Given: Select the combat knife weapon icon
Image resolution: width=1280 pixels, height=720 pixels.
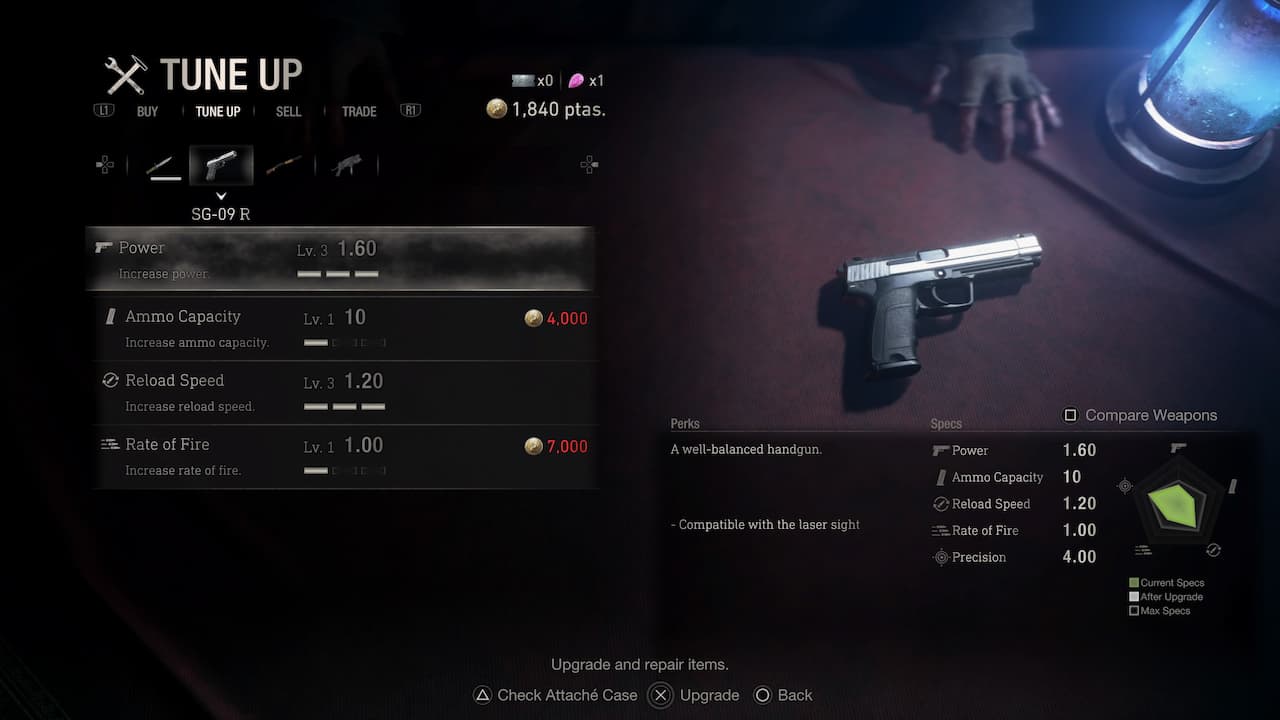Looking at the screenshot, I should tap(163, 166).
